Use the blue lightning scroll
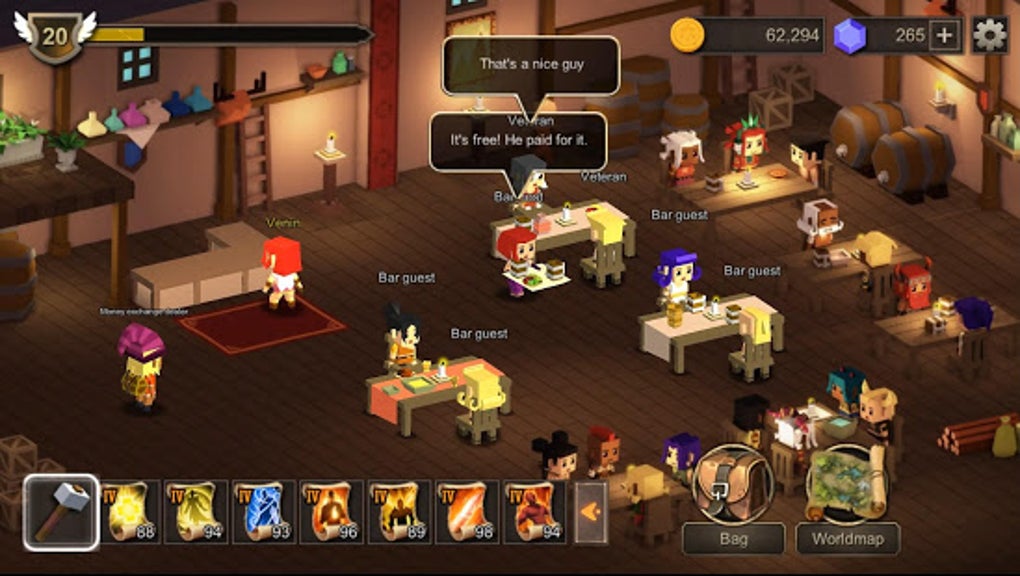1020x576 pixels. point(264,512)
